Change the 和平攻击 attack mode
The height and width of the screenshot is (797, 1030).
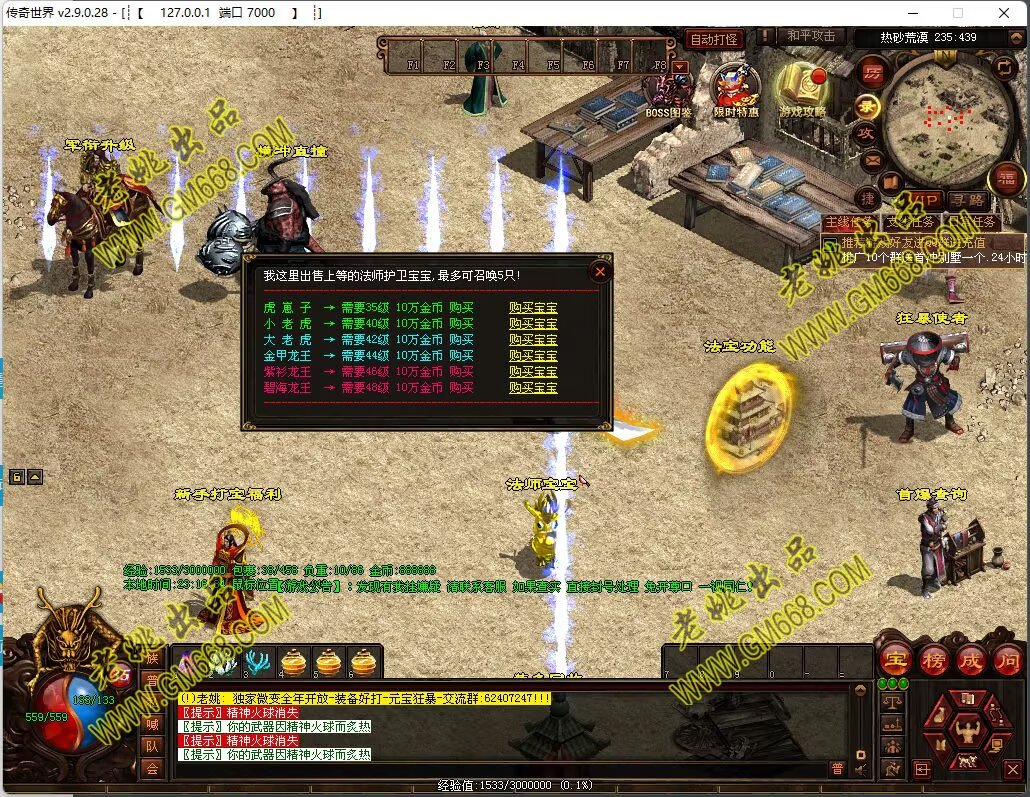pos(810,37)
